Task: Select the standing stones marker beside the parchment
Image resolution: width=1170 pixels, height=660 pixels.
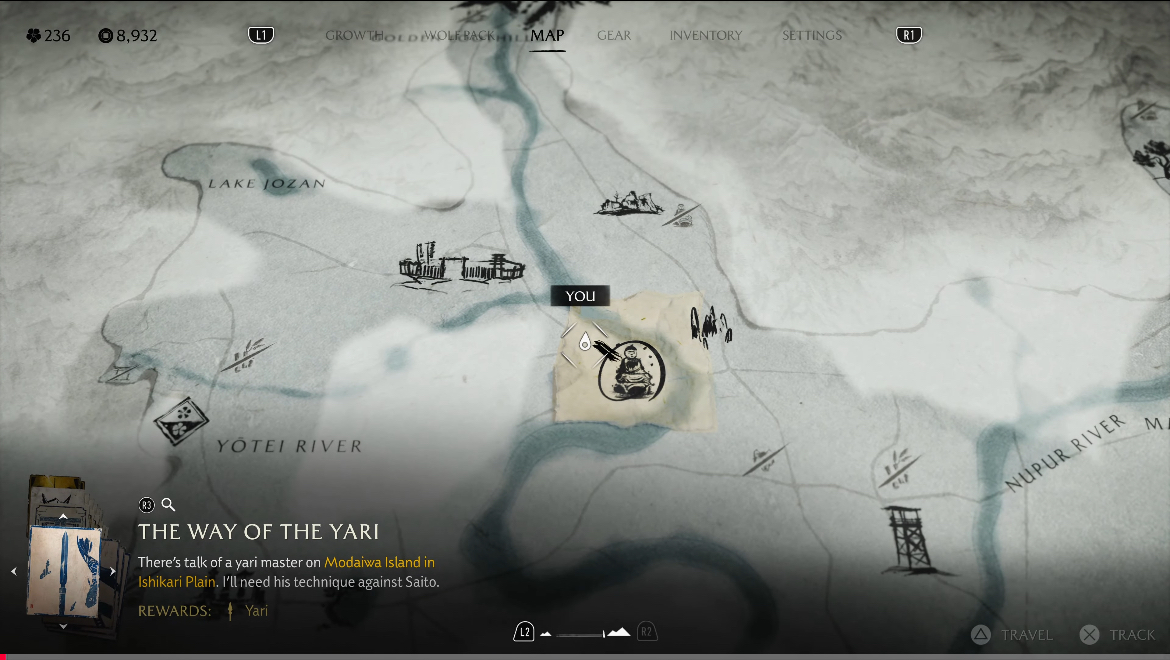Action: click(x=710, y=325)
